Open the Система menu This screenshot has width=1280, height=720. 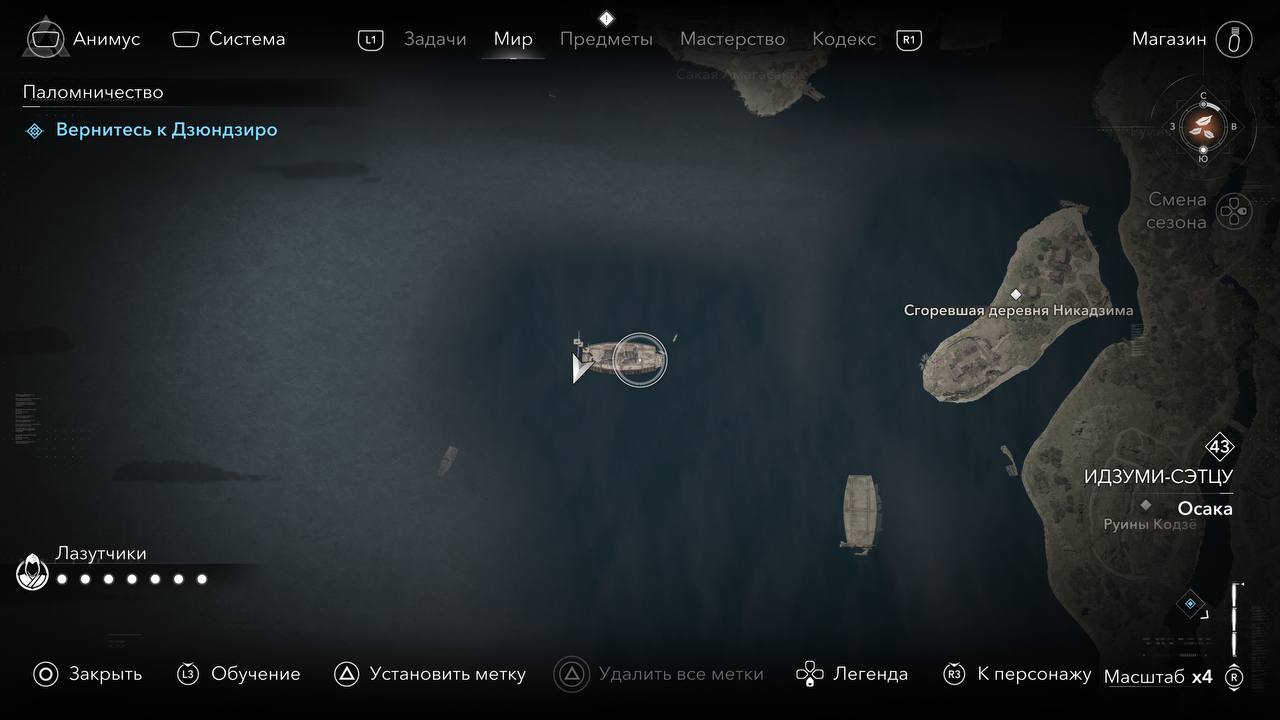click(x=229, y=39)
